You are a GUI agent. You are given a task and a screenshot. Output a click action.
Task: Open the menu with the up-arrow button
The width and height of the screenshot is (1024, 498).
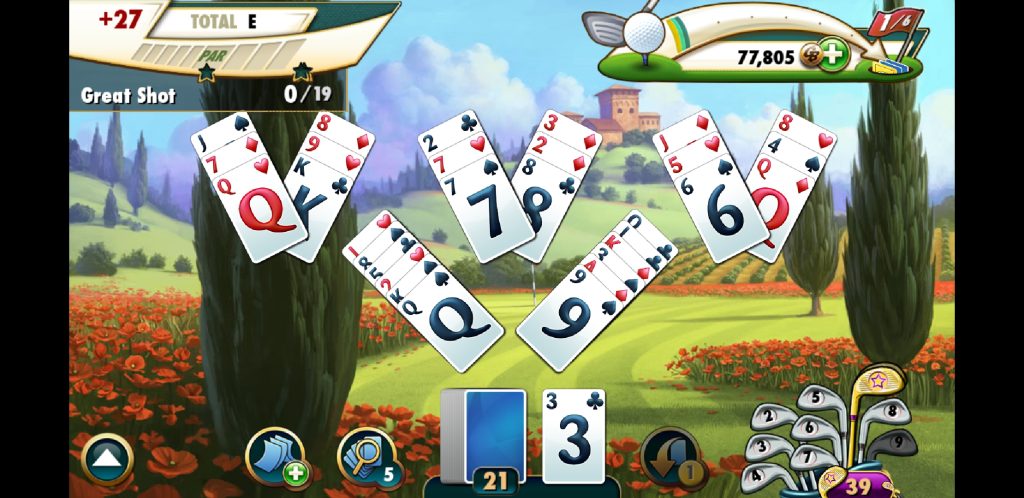106,459
